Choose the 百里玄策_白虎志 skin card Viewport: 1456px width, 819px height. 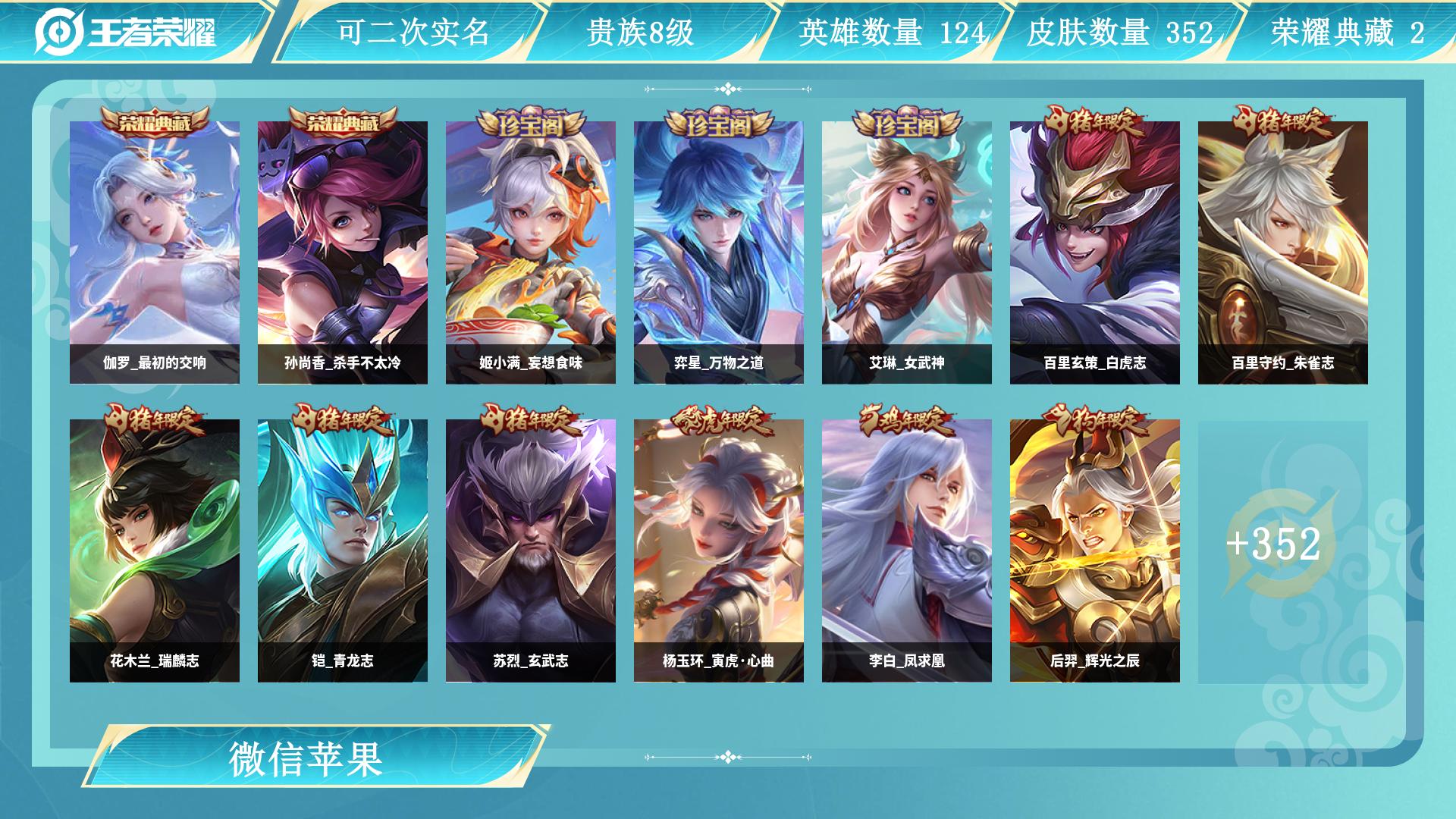tap(1095, 253)
